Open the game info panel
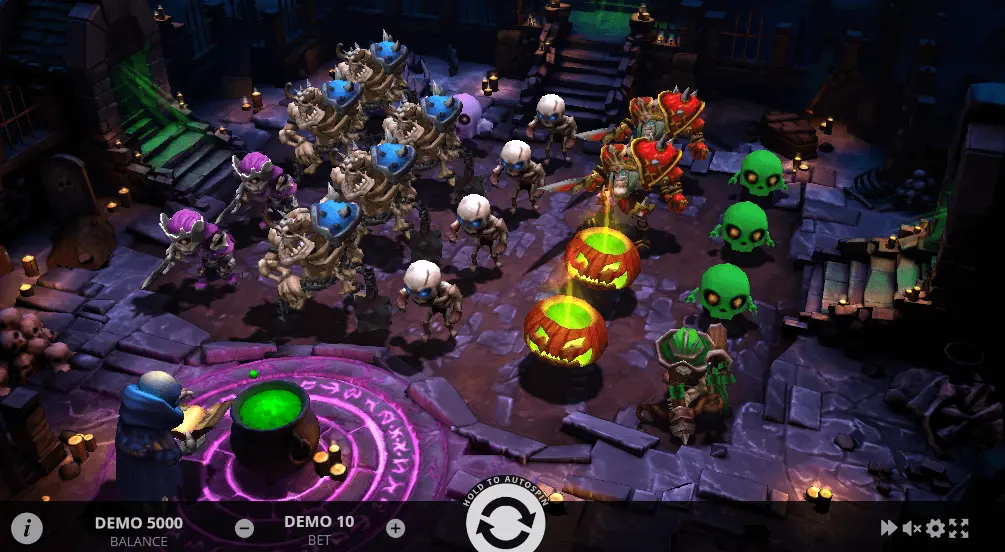The height and width of the screenshot is (552, 1005). click(x=27, y=528)
